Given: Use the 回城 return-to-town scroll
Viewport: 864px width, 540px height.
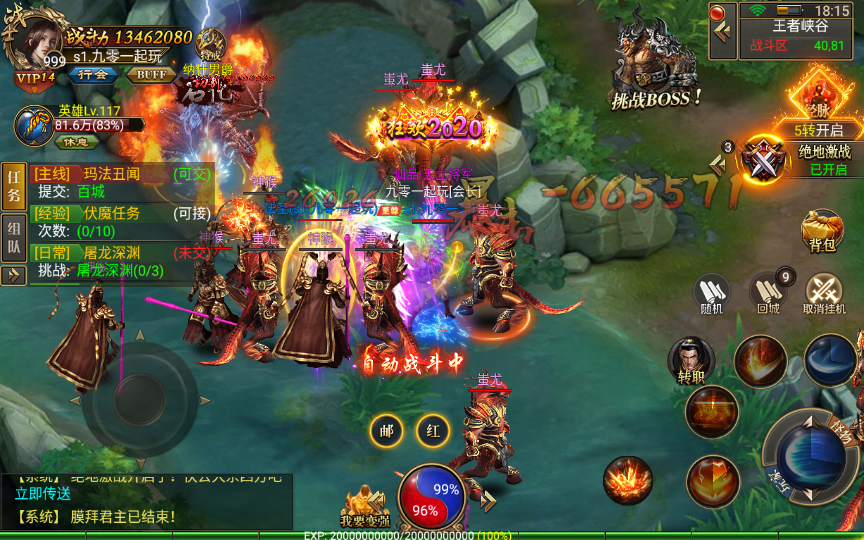Looking at the screenshot, I should point(767,293).
